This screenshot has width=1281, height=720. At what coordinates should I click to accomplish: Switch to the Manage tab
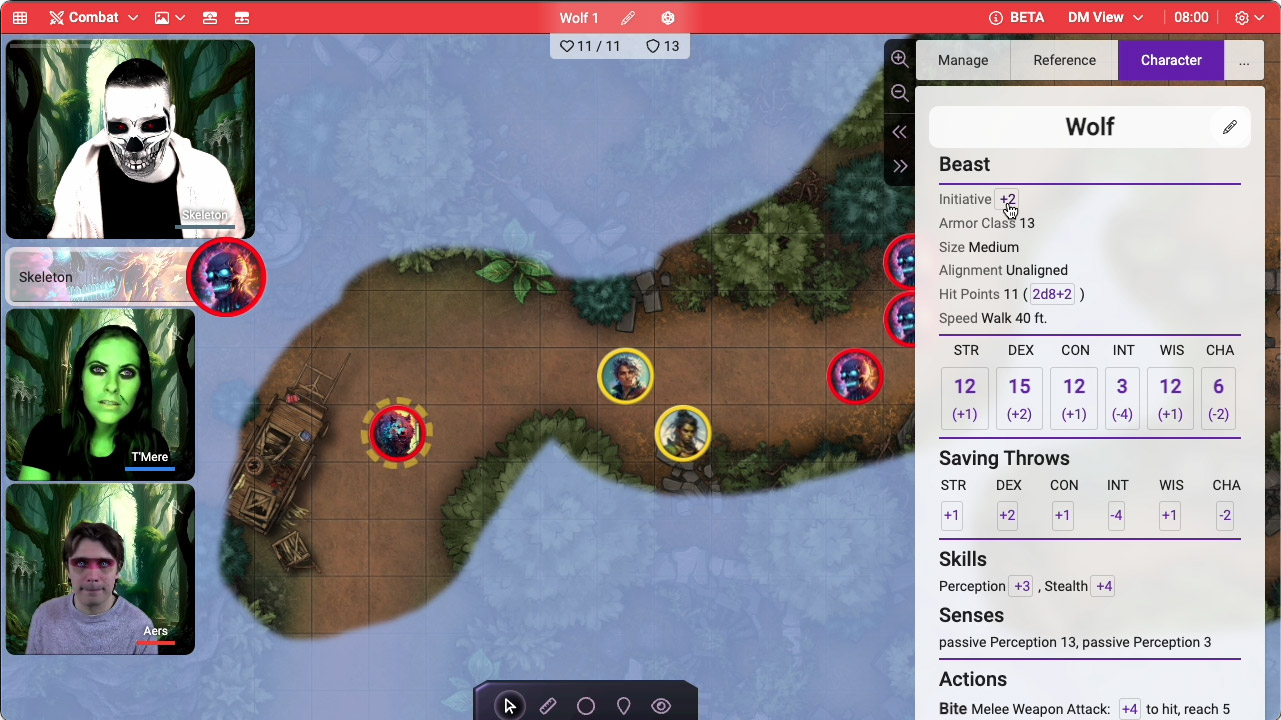tap(963, 60)
